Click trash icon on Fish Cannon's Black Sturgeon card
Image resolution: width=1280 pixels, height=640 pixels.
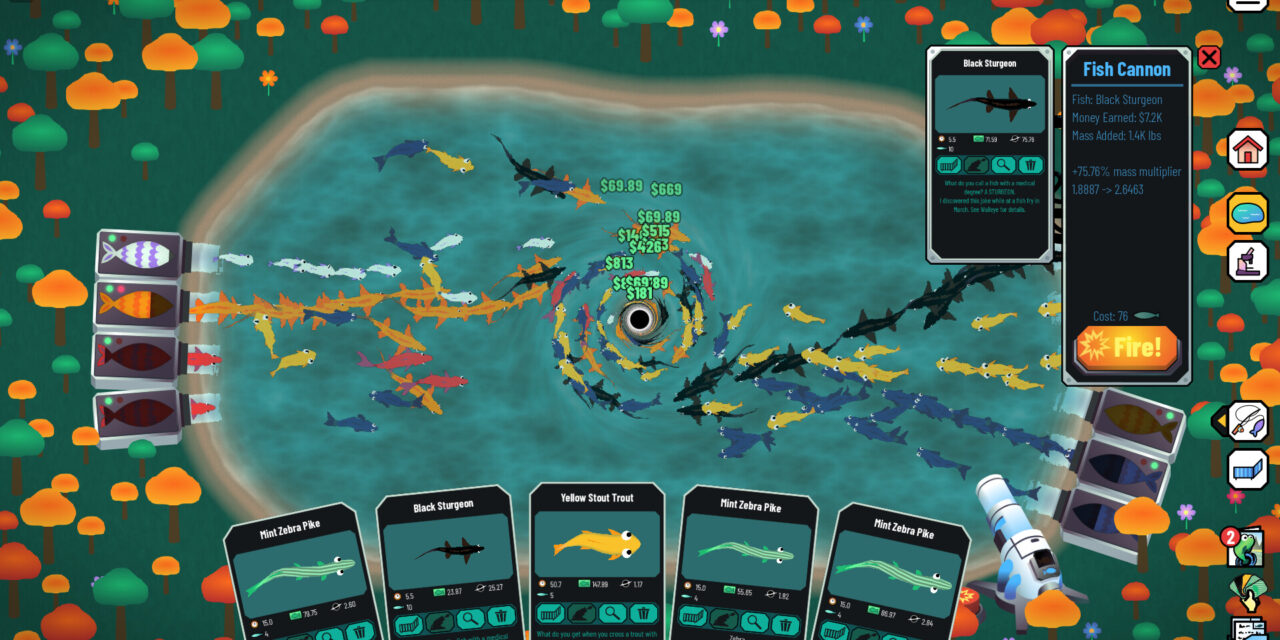(x=1030, y=165)
